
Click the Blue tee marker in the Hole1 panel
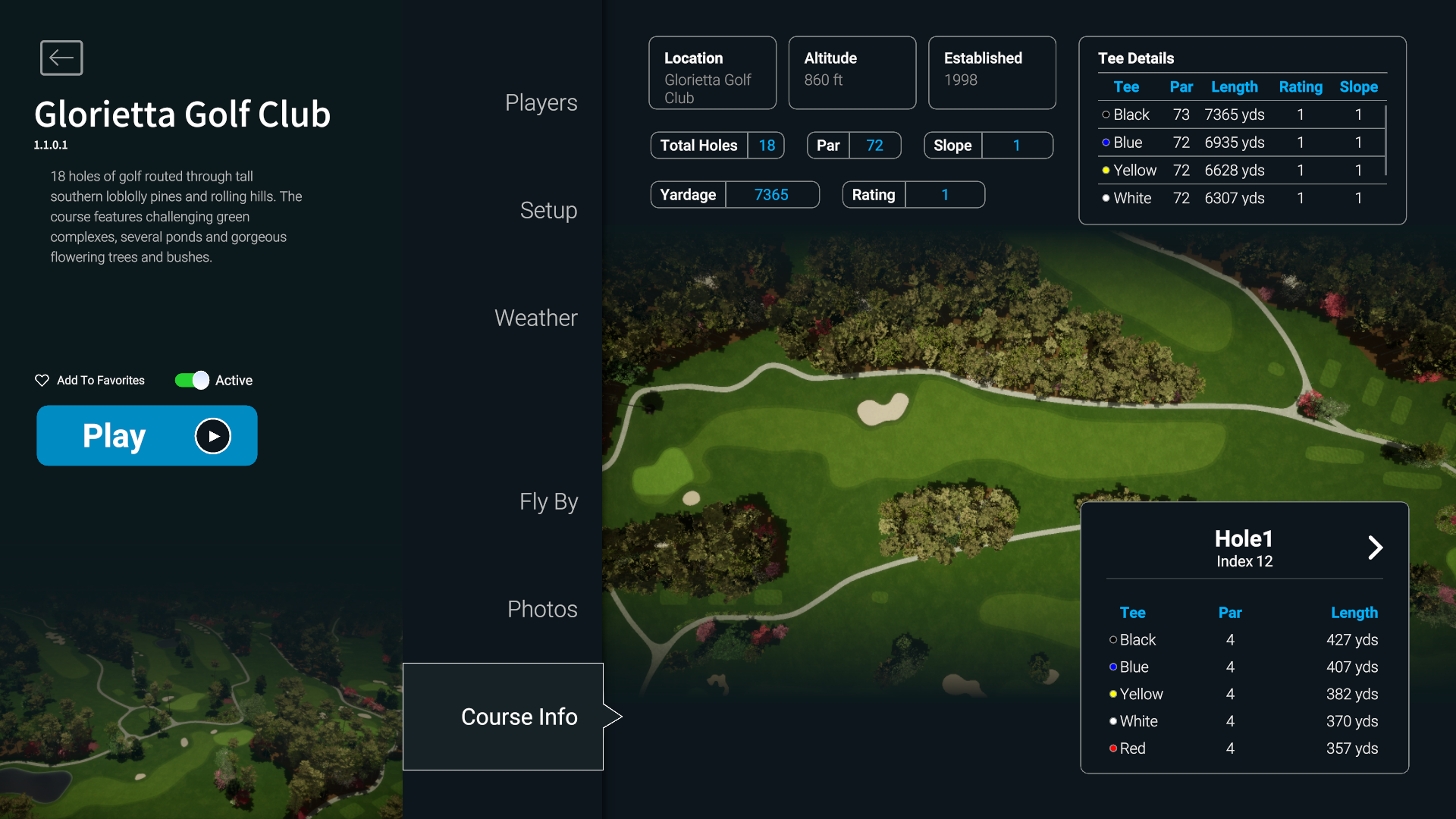(x=1112, y=667)
